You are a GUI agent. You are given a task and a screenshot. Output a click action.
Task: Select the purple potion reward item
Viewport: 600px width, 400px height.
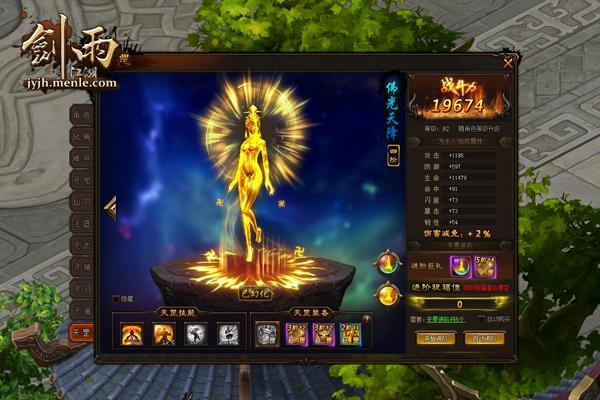coord(461,264)
